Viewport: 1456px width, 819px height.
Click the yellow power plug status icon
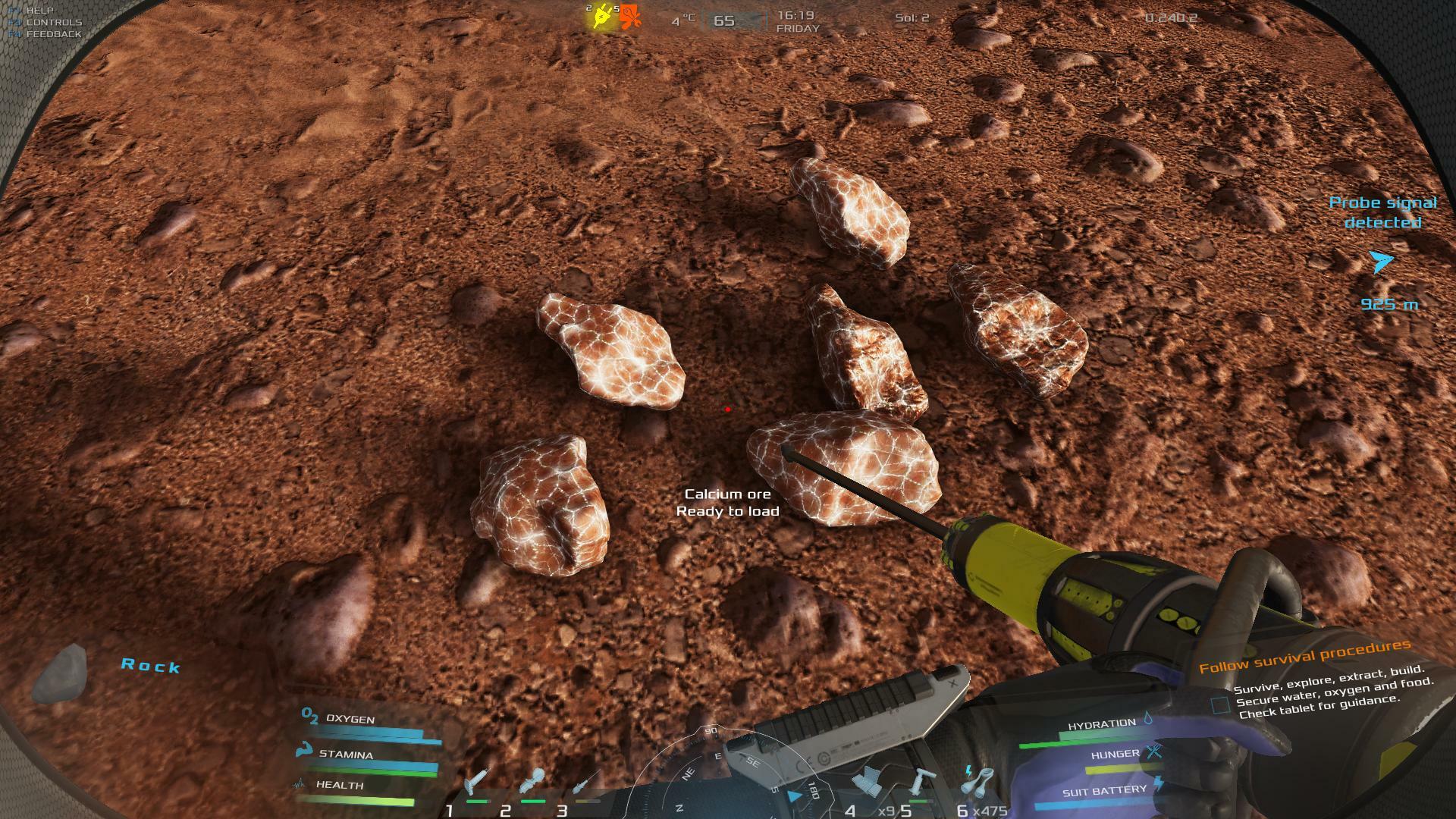[603, 17]
